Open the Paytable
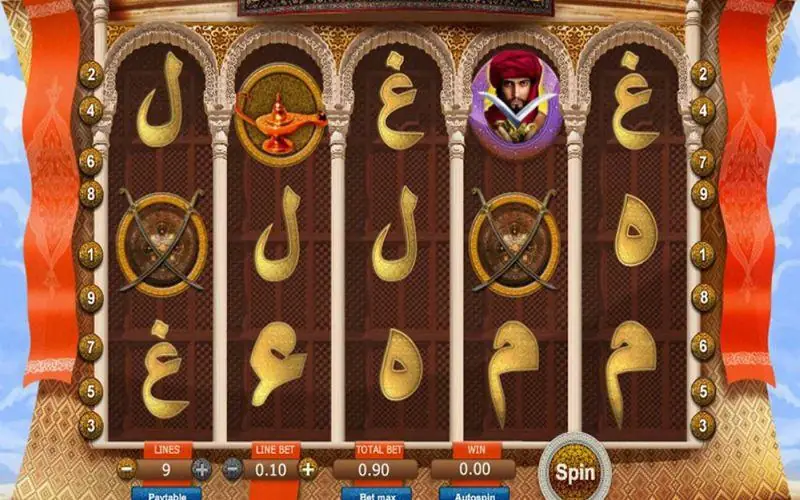Screen dimensions: 800x500 pos(165,493)
